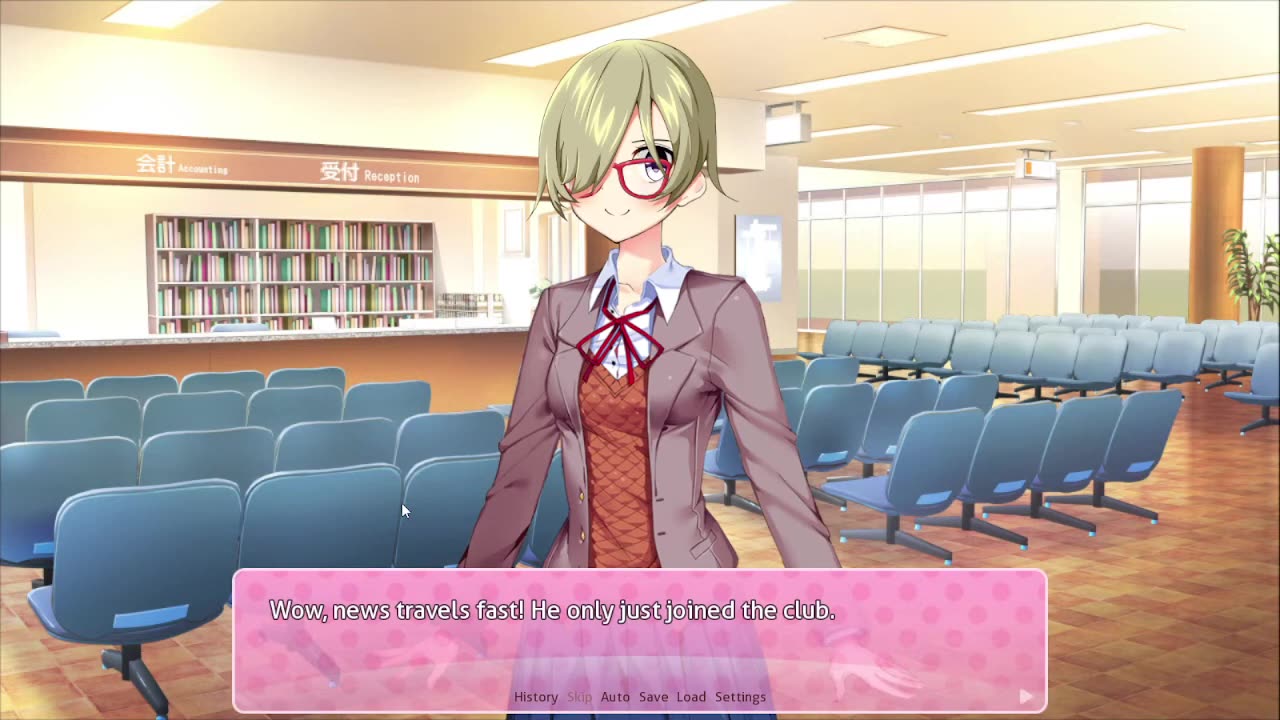This screenshot has width=1280, height=720.
Task: Save your progress using Save
Action: [x=653, y=697]
